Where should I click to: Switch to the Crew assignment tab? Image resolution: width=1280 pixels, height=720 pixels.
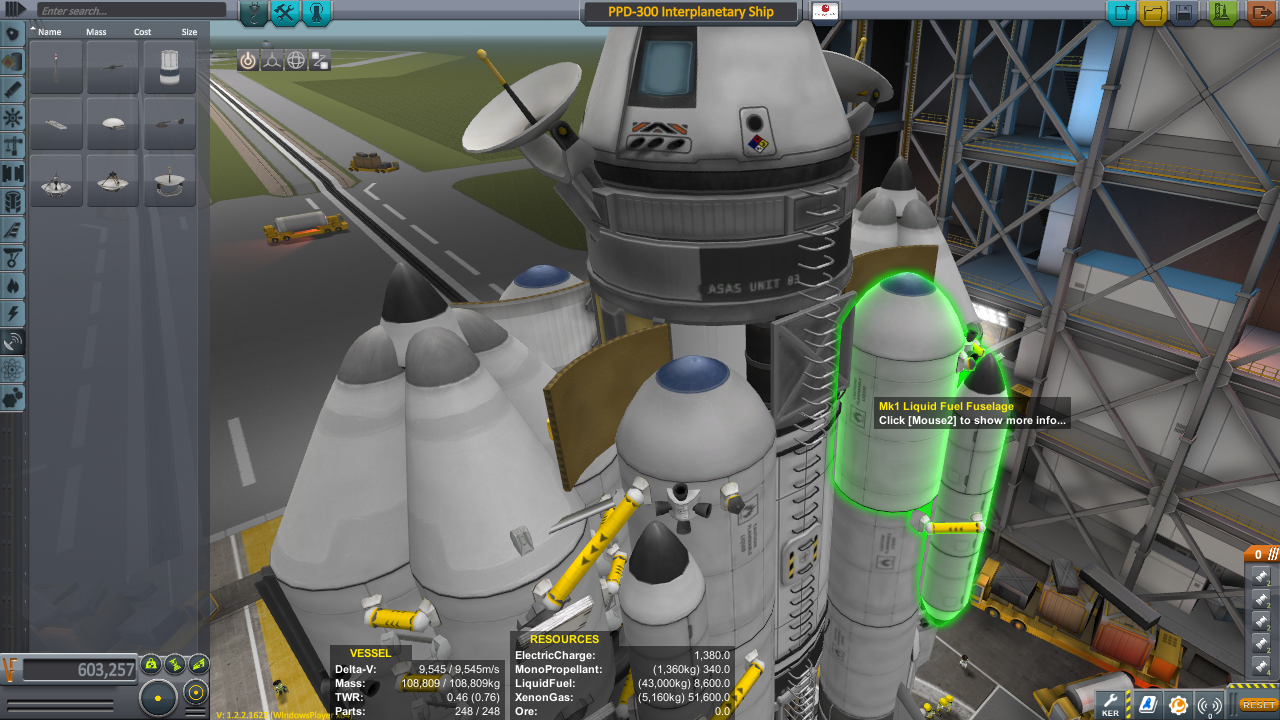pyautogui.click(x=316, y=13)
